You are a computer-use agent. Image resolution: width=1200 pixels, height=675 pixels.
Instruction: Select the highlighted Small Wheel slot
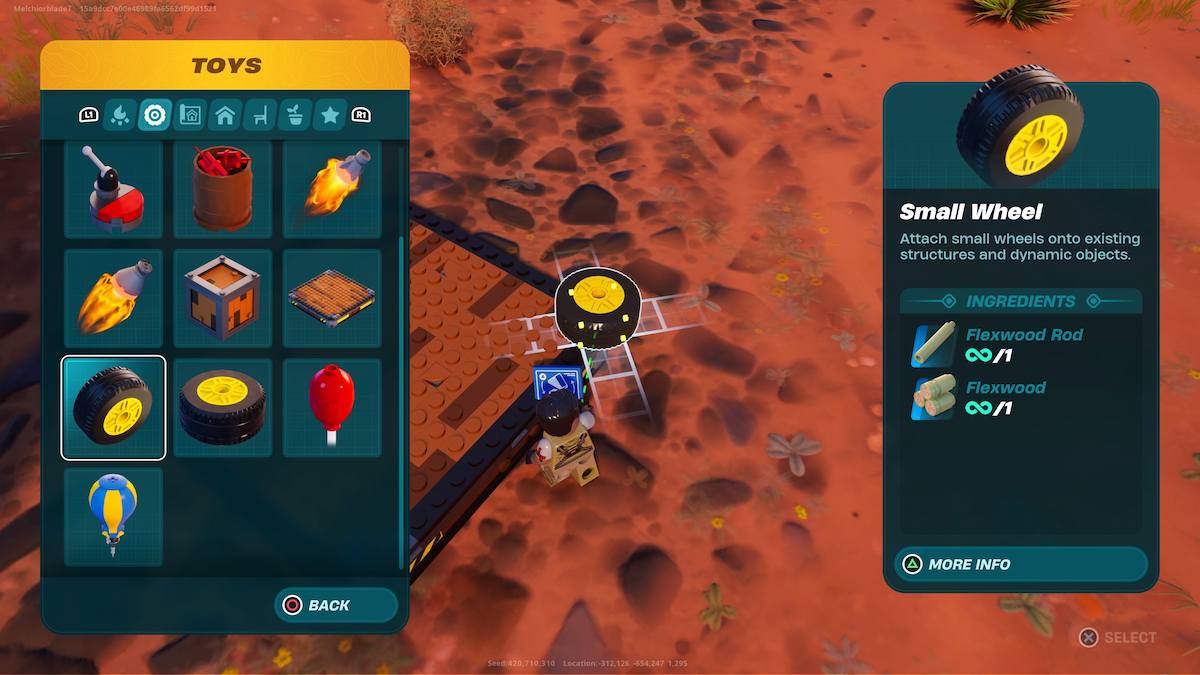pyautogui.click(x=113, y=407)
